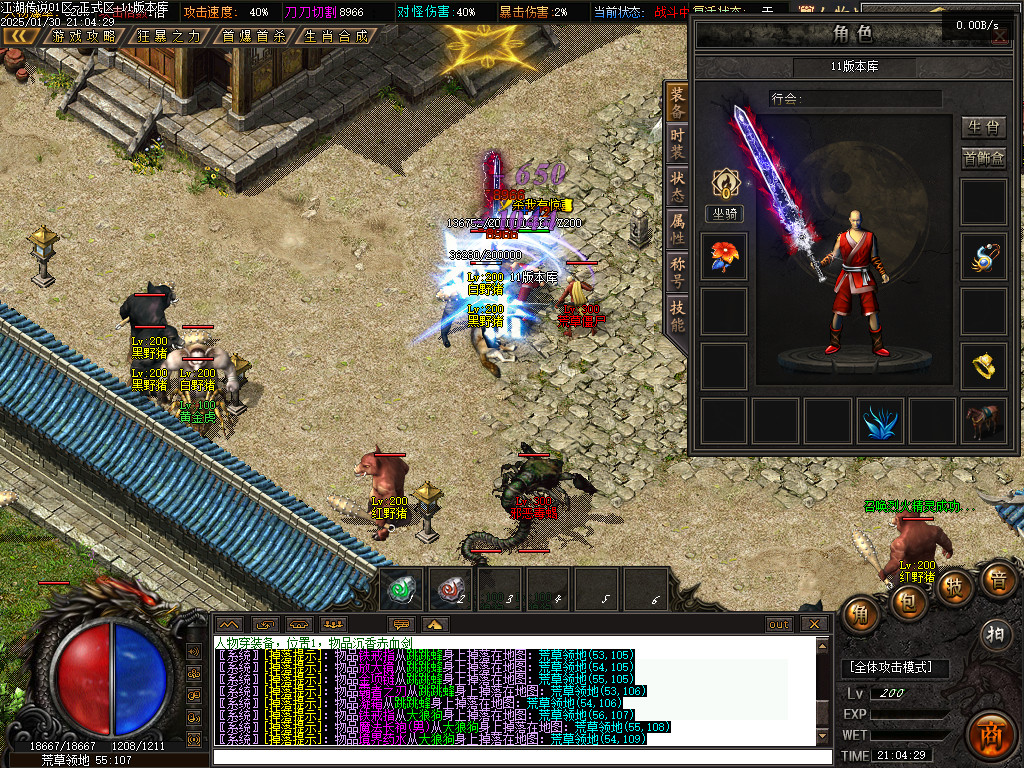
Task: Open the 技能 skills tab
Action: pyautogui.click(x=677, y=313)
